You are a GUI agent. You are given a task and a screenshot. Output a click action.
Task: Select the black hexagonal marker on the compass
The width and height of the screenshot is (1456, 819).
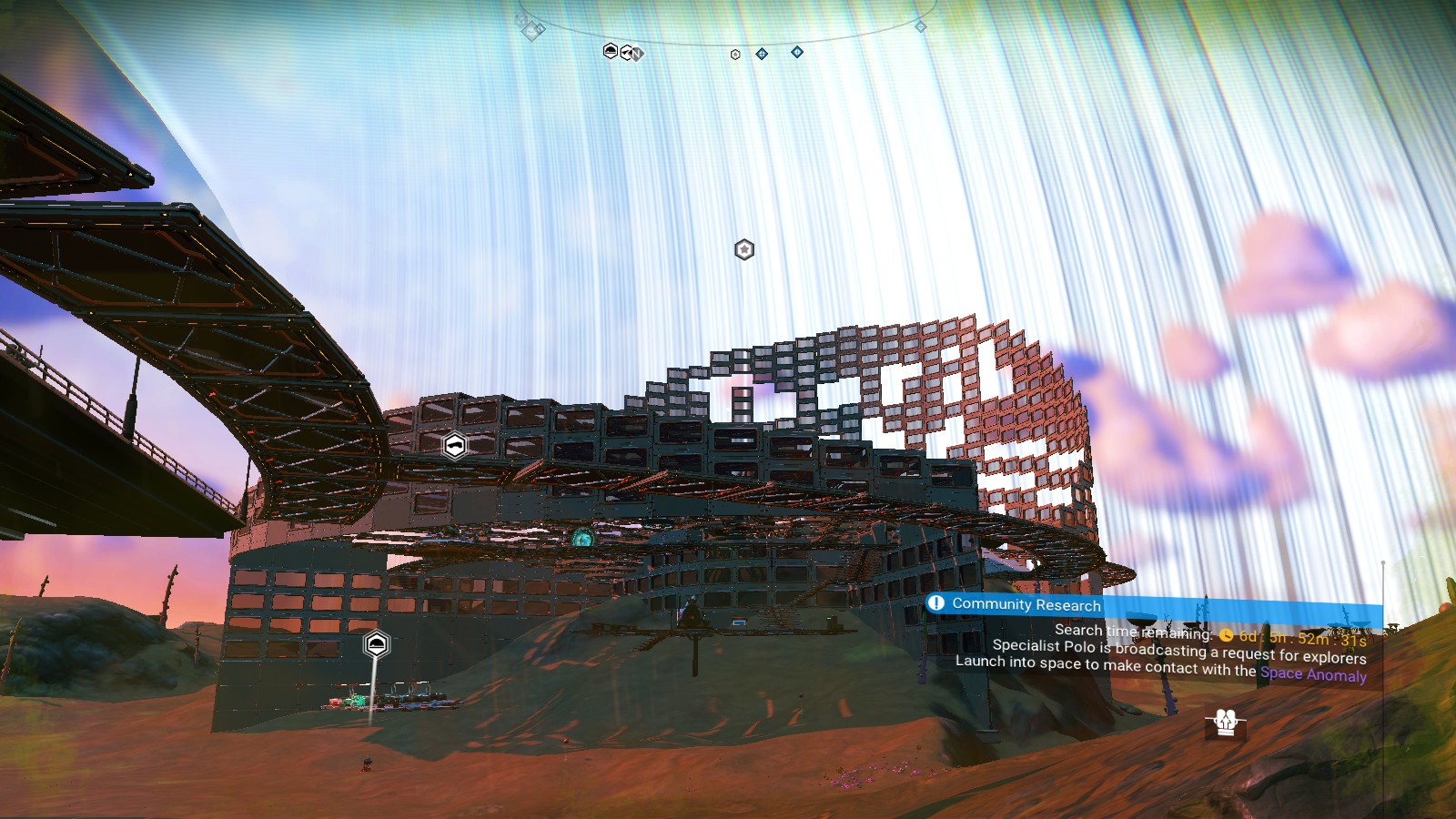pyautogui.click(x=609, y=53)
